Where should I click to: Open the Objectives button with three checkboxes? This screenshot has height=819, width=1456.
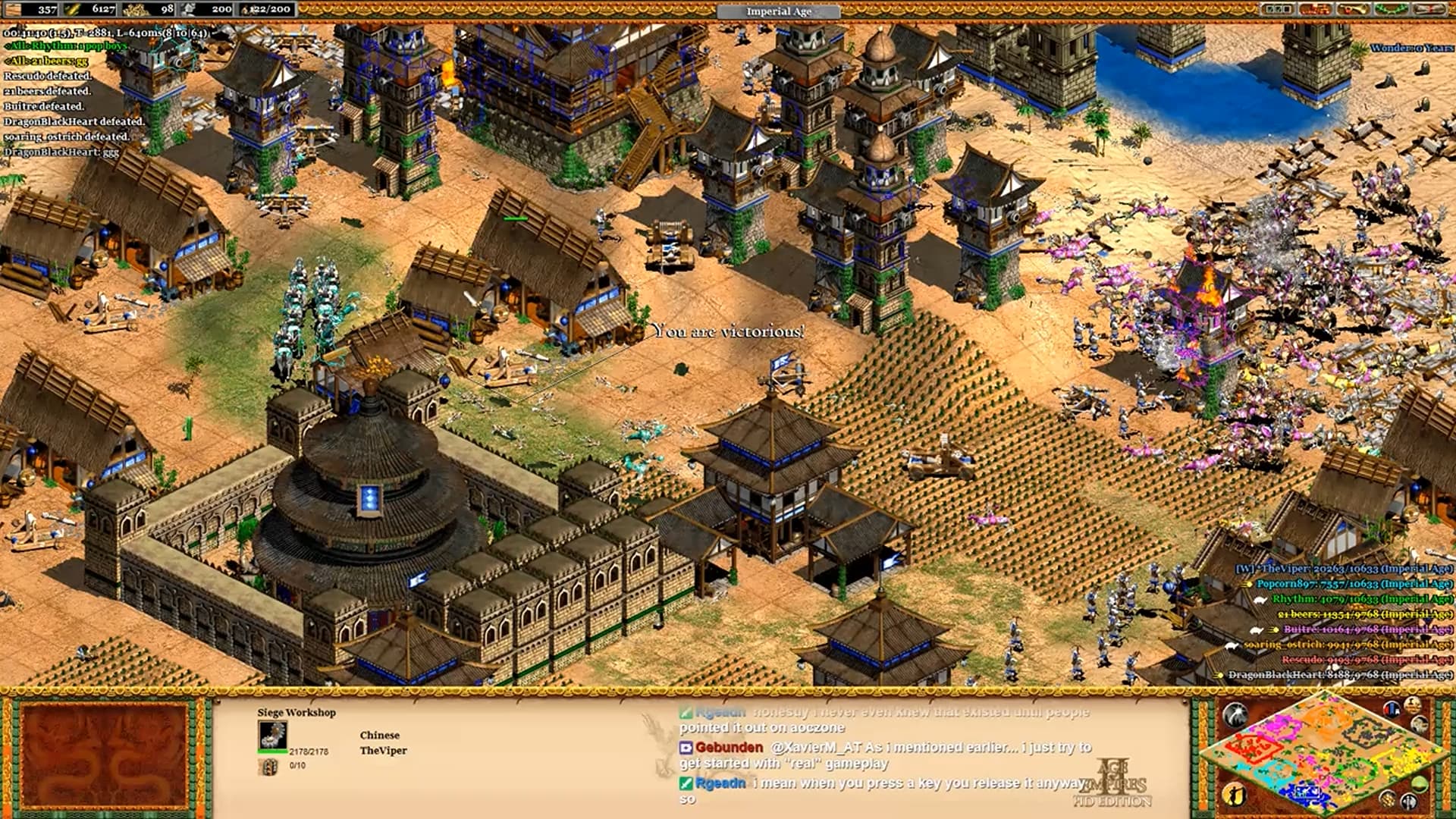[x=1278, y=9]
